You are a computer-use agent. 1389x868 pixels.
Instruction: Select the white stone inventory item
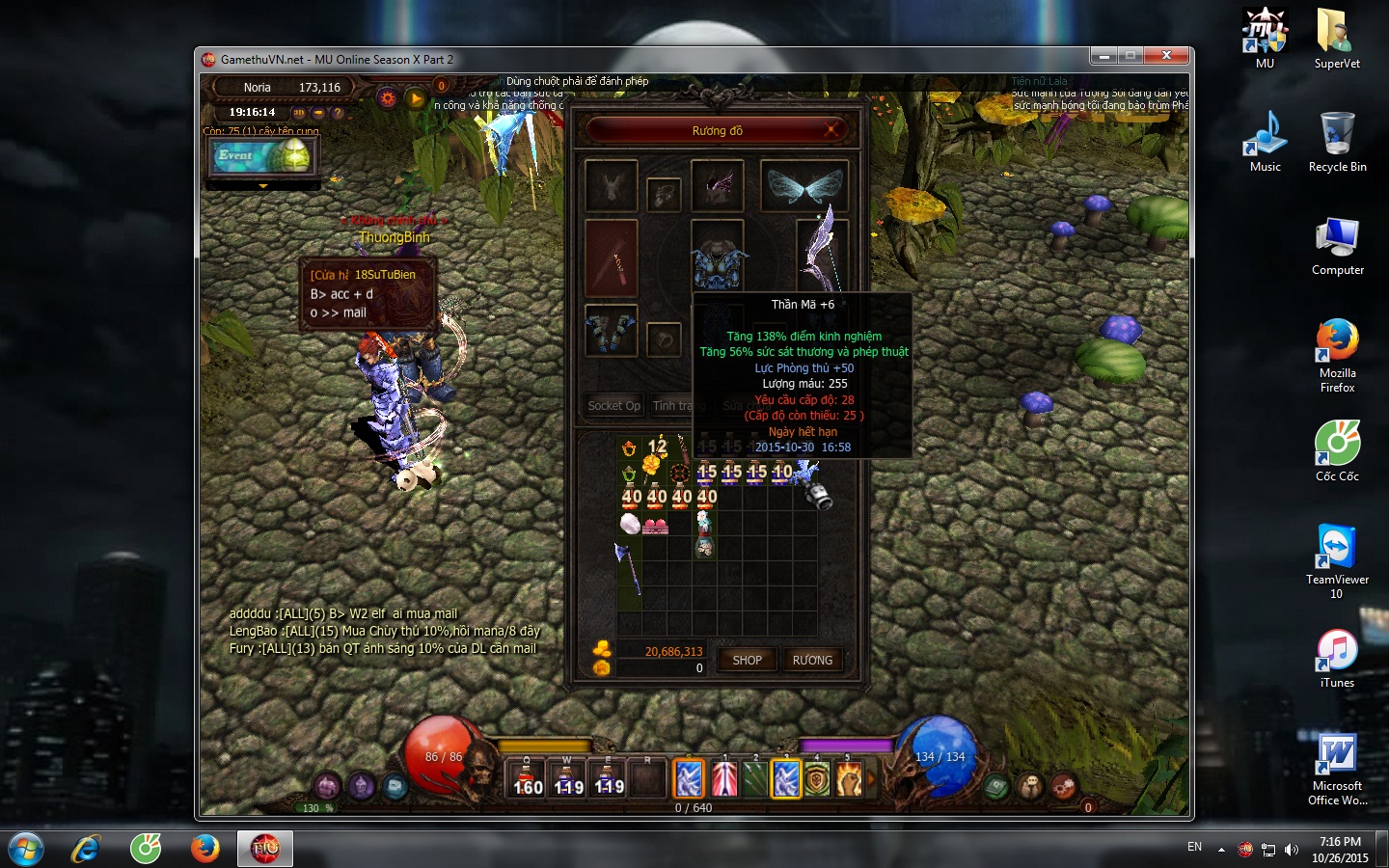point(629,524)
